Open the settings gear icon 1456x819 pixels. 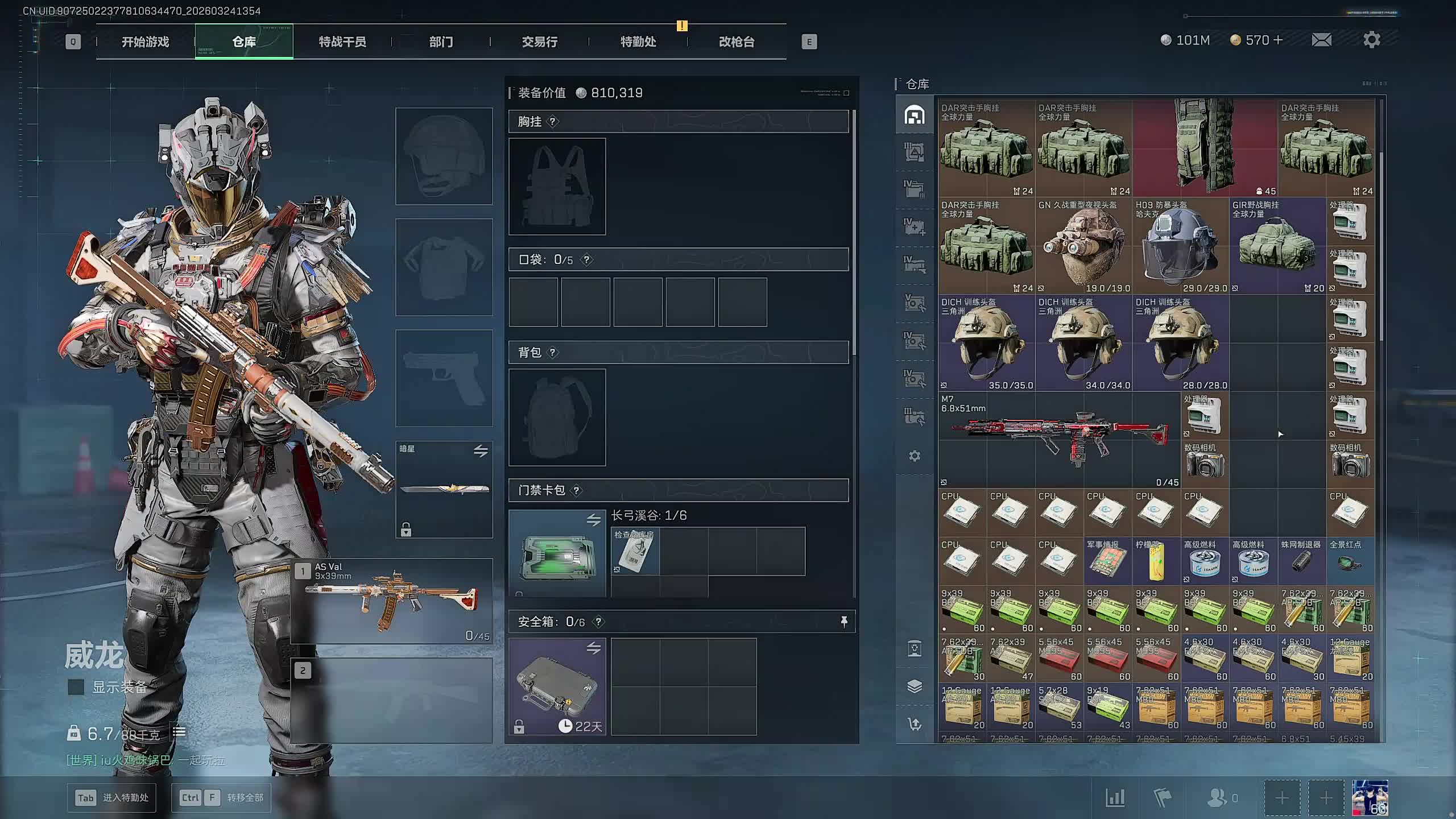point(1371,40)
